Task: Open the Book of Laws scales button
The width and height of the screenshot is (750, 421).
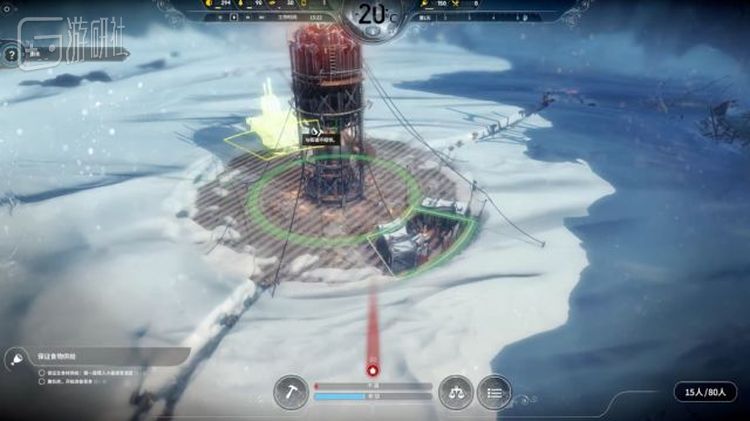Action: pyautogui.click(x=457, y=391)
